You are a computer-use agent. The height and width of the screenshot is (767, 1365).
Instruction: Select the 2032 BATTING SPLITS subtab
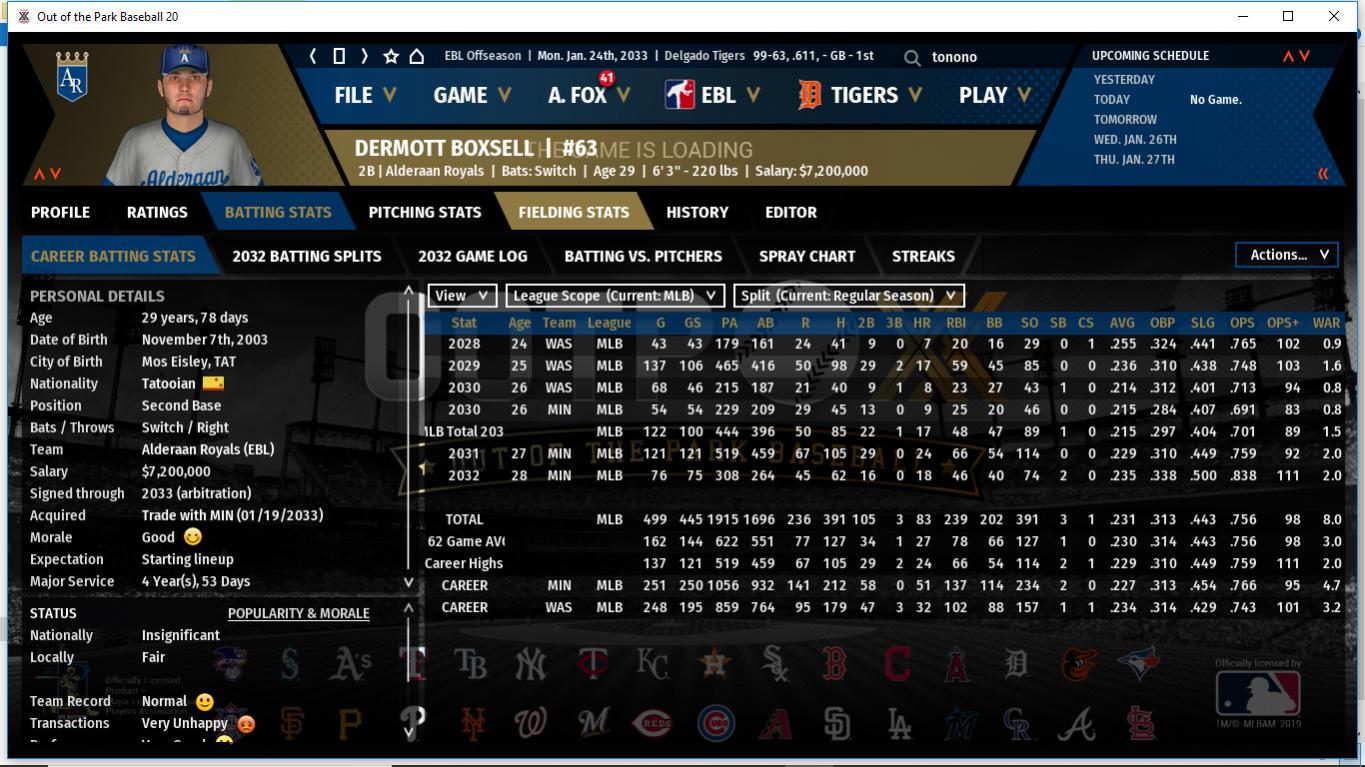tap(306, 256)
